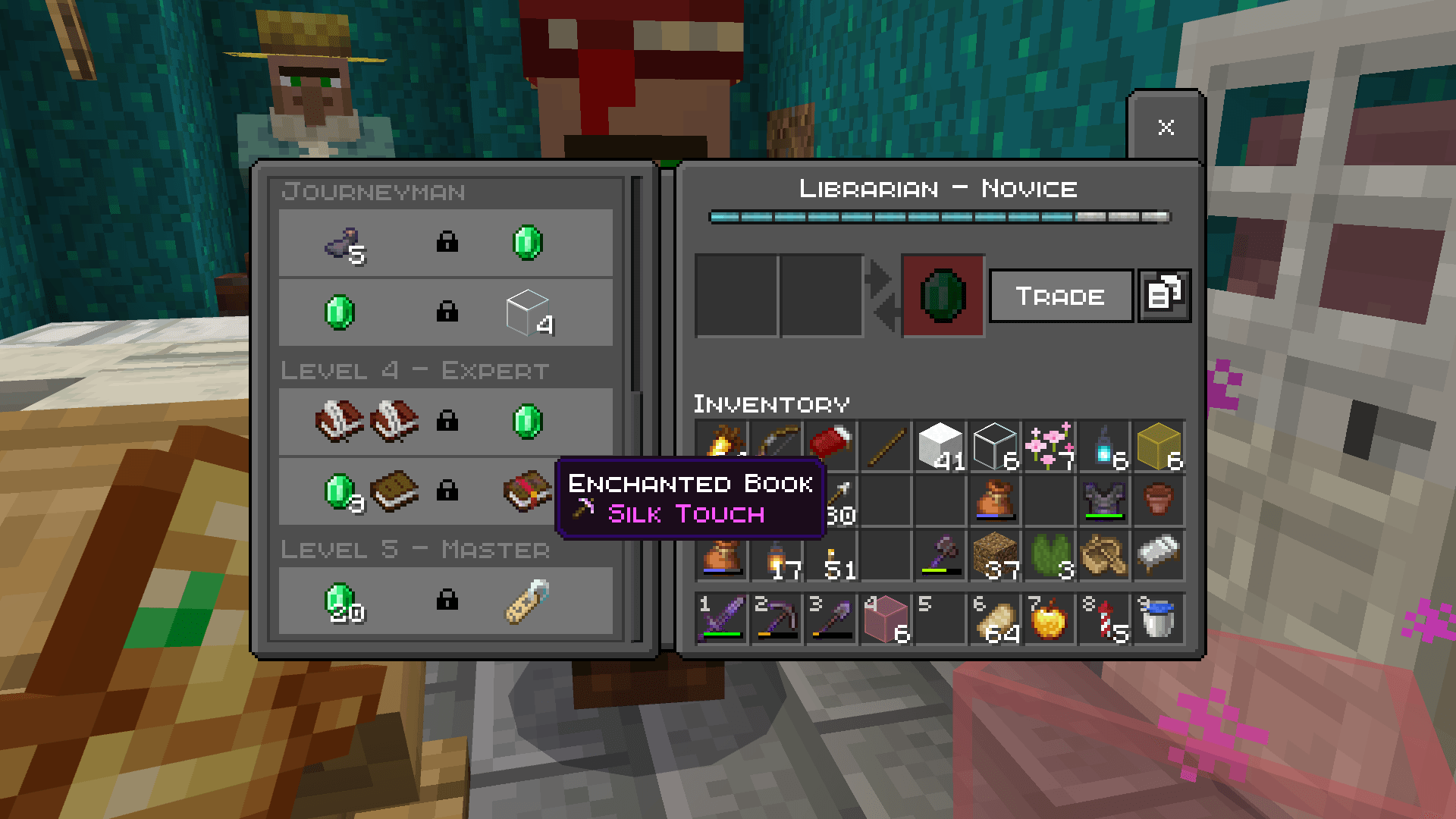The image size is (1456, 819).
Task: Click the name tag in the Master trade
Action: pyautogui.click(x=526, y=601)
